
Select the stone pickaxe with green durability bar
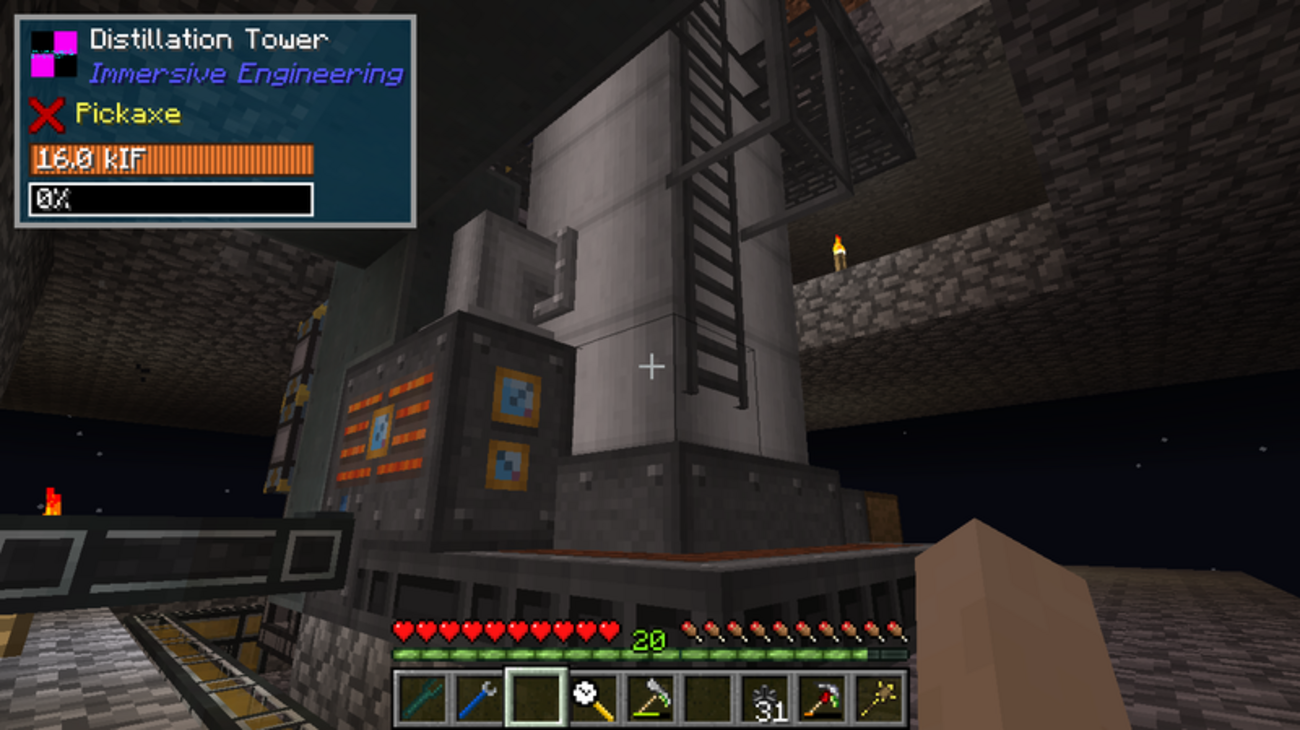(650, 697)
